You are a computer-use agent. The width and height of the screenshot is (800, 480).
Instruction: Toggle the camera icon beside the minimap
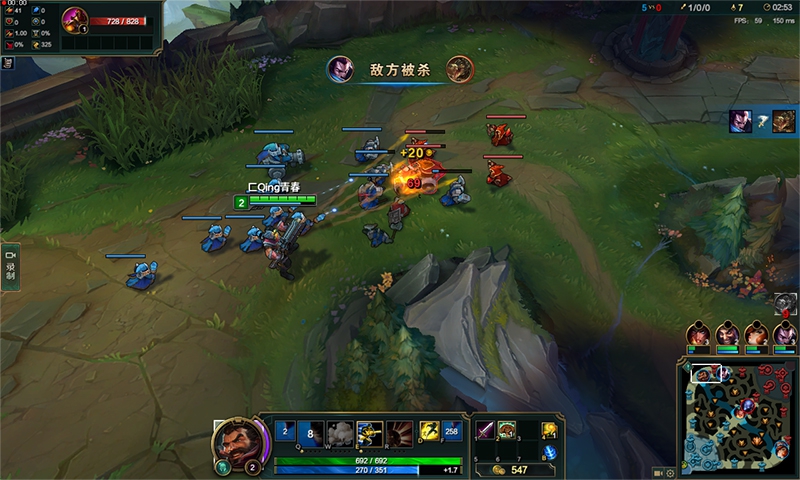point(657,473)
